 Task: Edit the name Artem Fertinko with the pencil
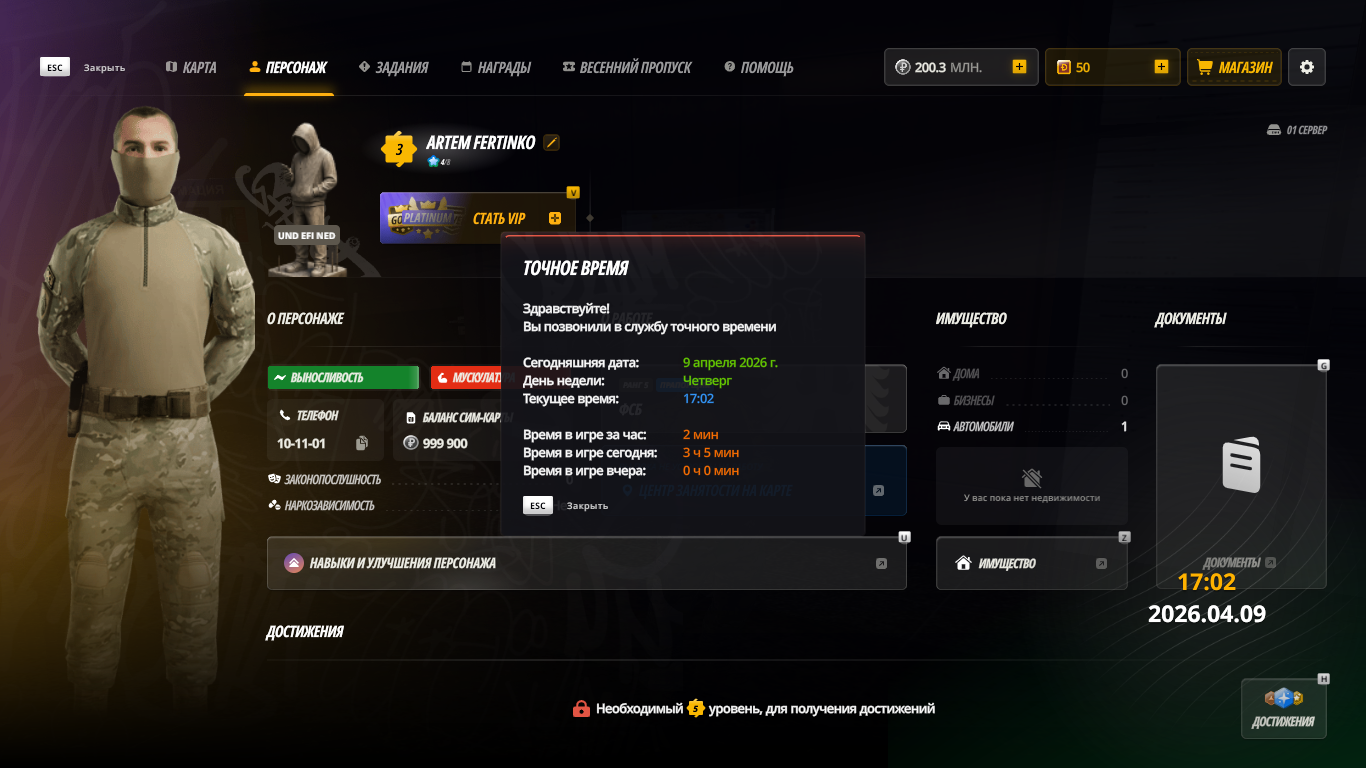click(552, 143)
